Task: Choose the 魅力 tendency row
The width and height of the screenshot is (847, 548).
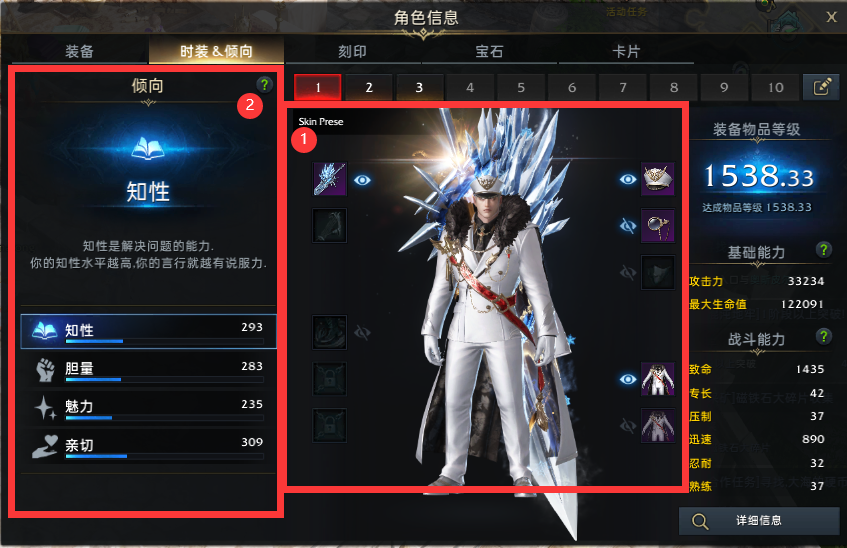Action: click(148, 409)
